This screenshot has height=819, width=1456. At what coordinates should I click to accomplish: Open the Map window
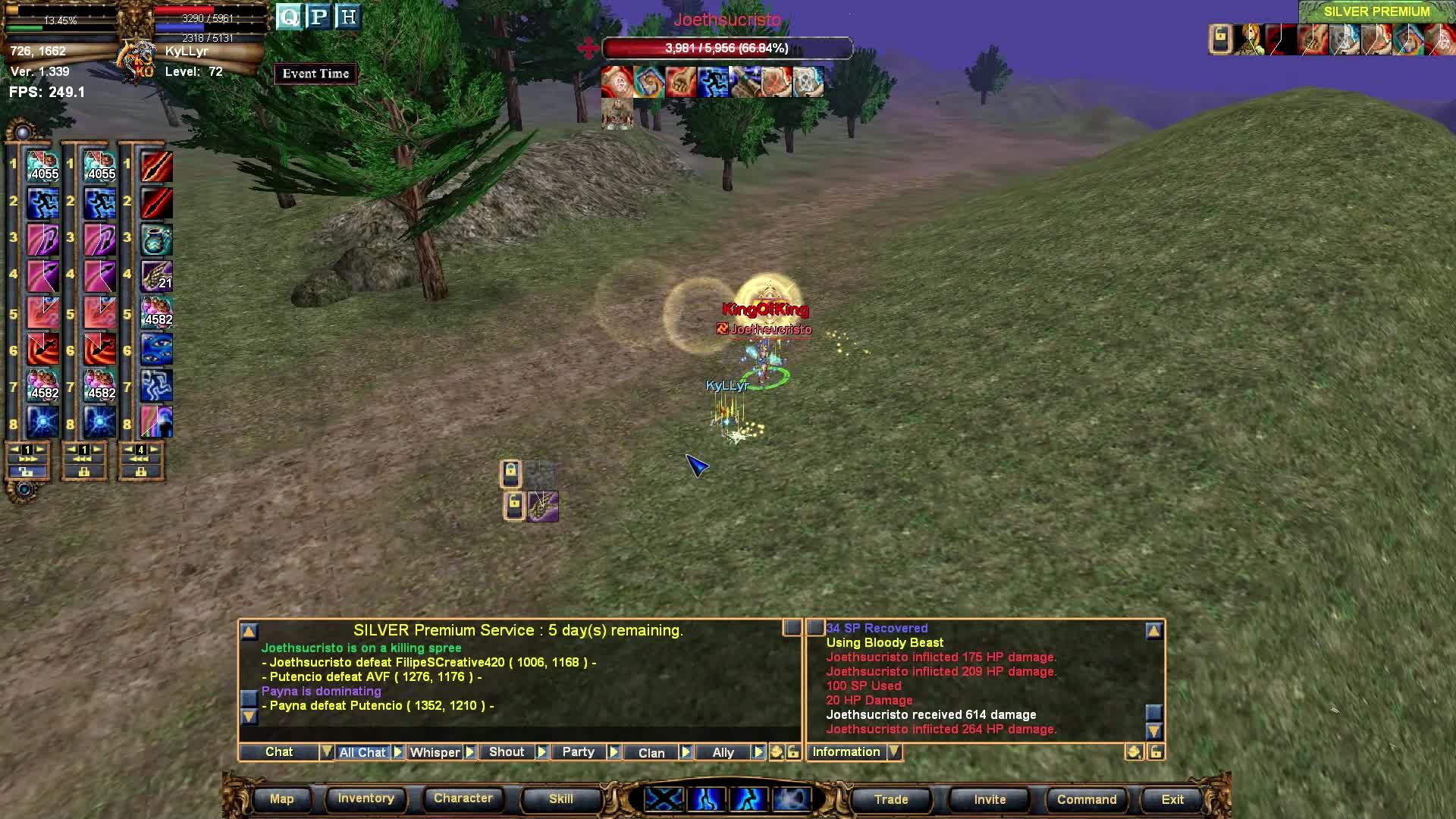tap(281, 799)
